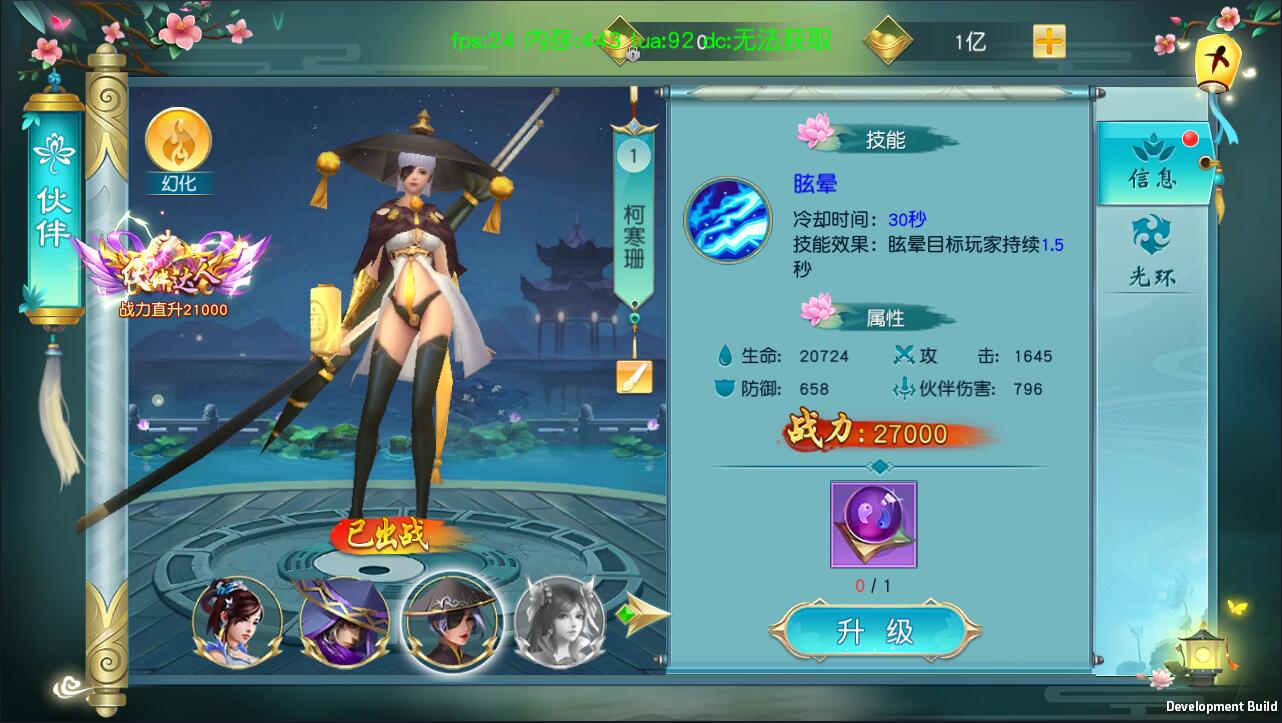The width and height of the screenshot is (1282, 723).
Task: Click the yellow plus to add currency
Action: point(1046,41)
